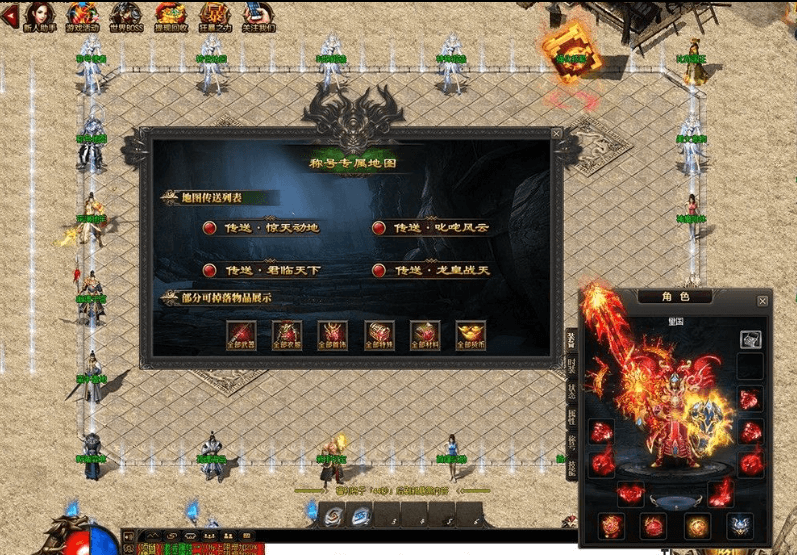Click the 关注我们 phone icon
Image resolution: width=797 pixels, height=555 pixels.
pyautogui.click(x=259, y=15)
